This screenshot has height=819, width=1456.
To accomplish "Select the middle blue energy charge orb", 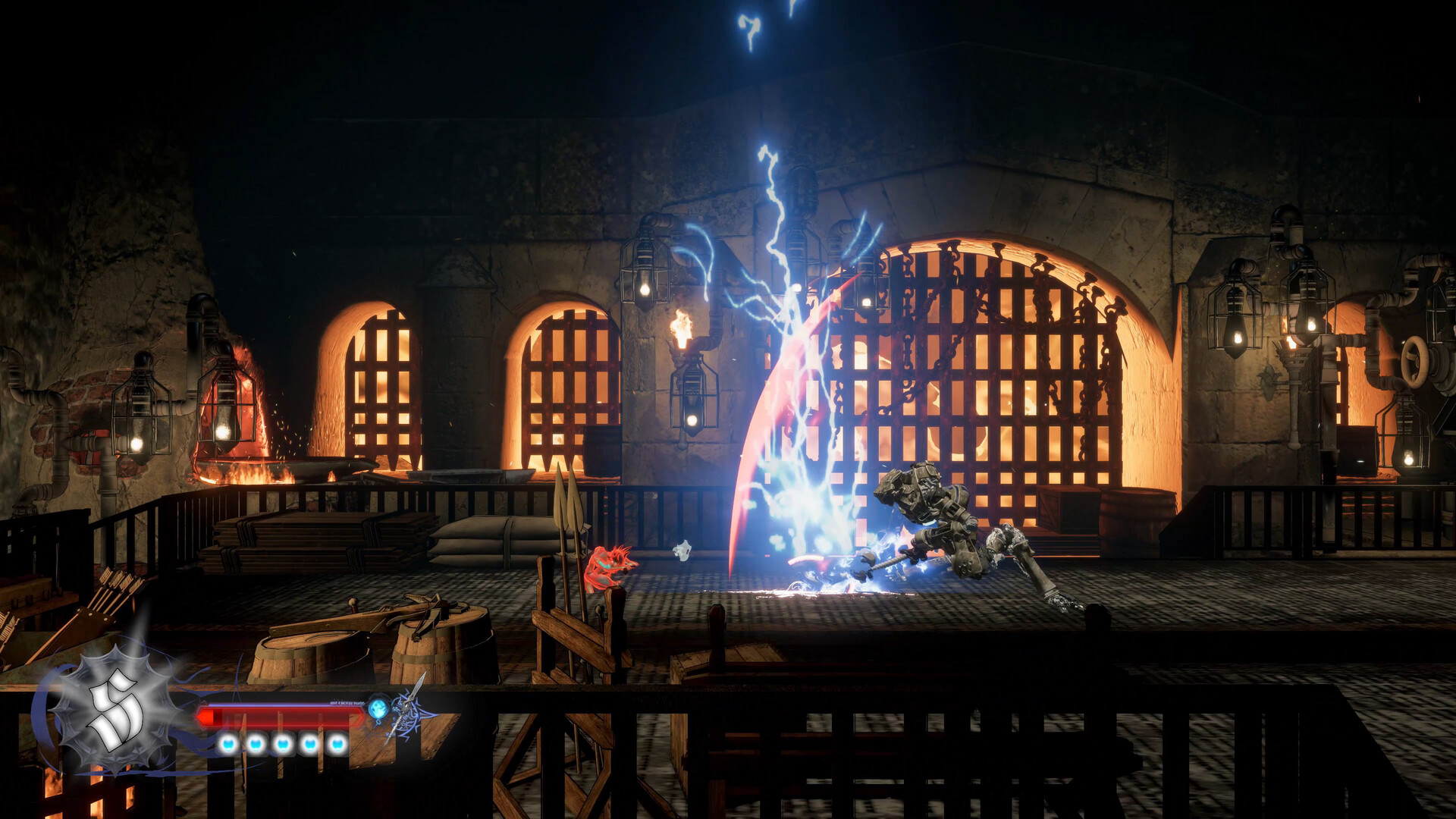I will [x=282, y=745].
